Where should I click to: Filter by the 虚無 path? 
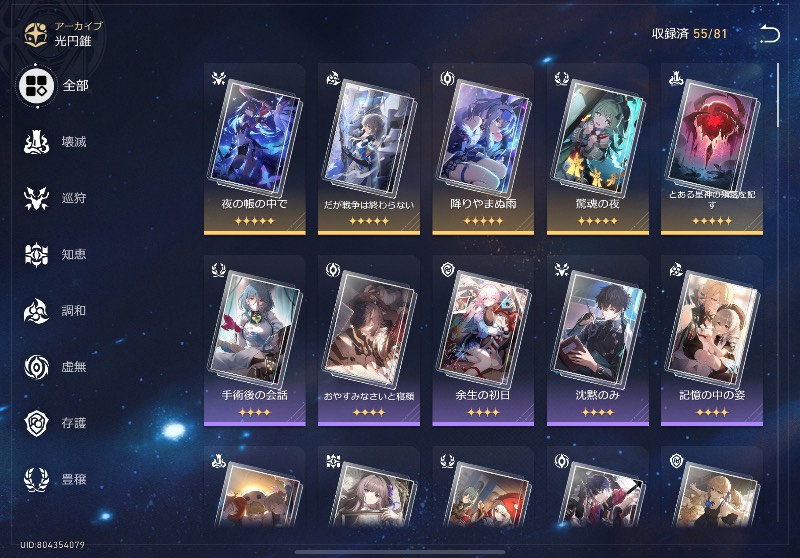pos(57,366)
